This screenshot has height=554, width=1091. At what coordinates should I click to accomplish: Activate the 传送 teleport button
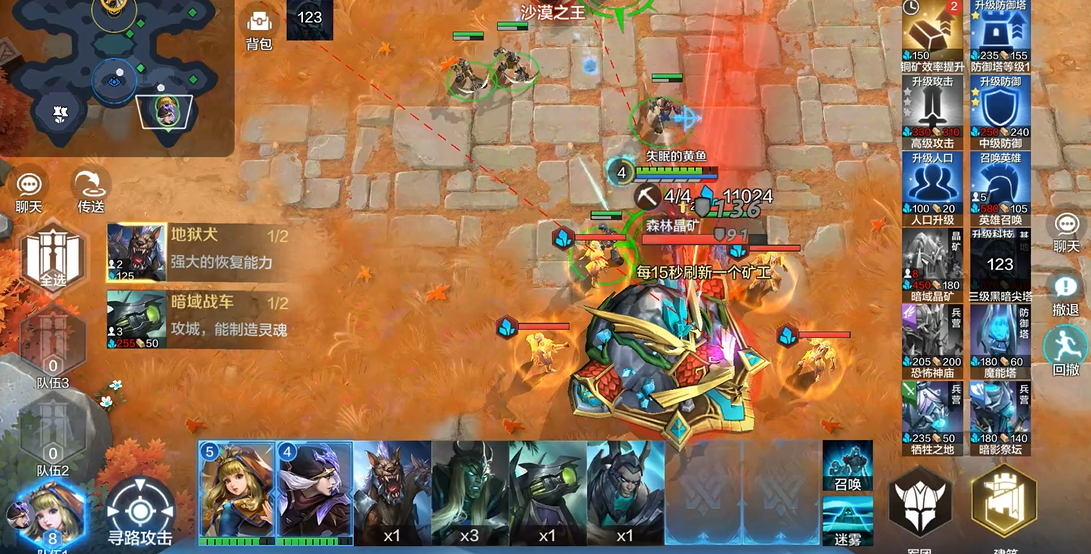(90, 188)
